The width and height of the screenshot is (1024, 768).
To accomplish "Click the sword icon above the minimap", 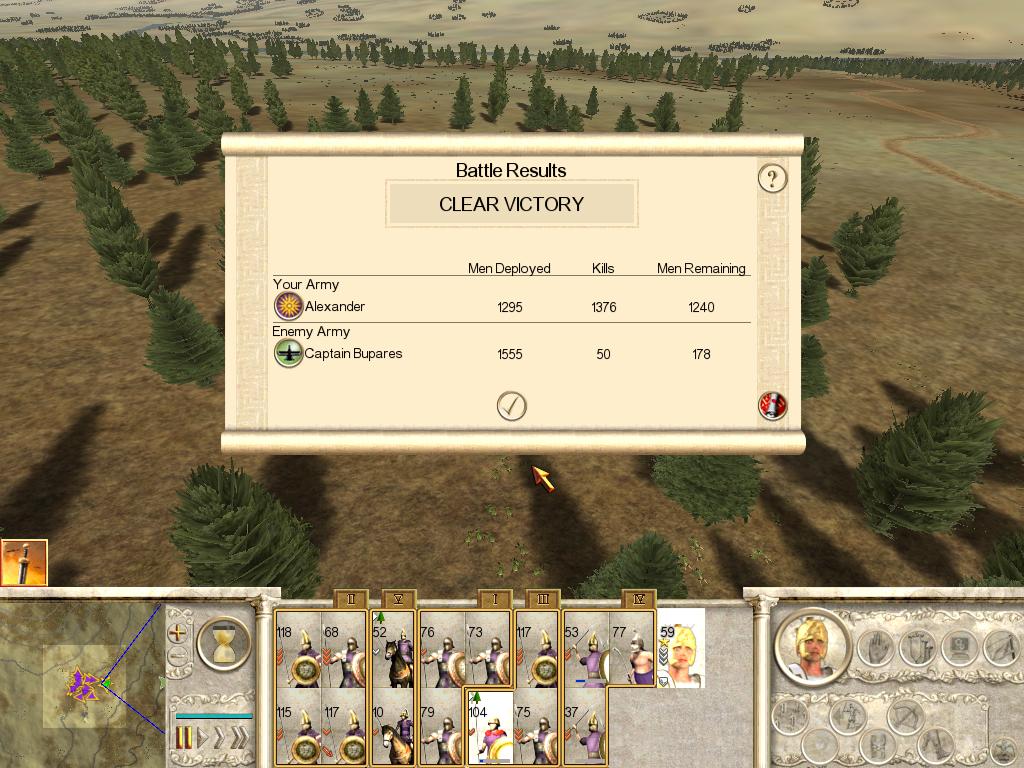I will [24, 563].
